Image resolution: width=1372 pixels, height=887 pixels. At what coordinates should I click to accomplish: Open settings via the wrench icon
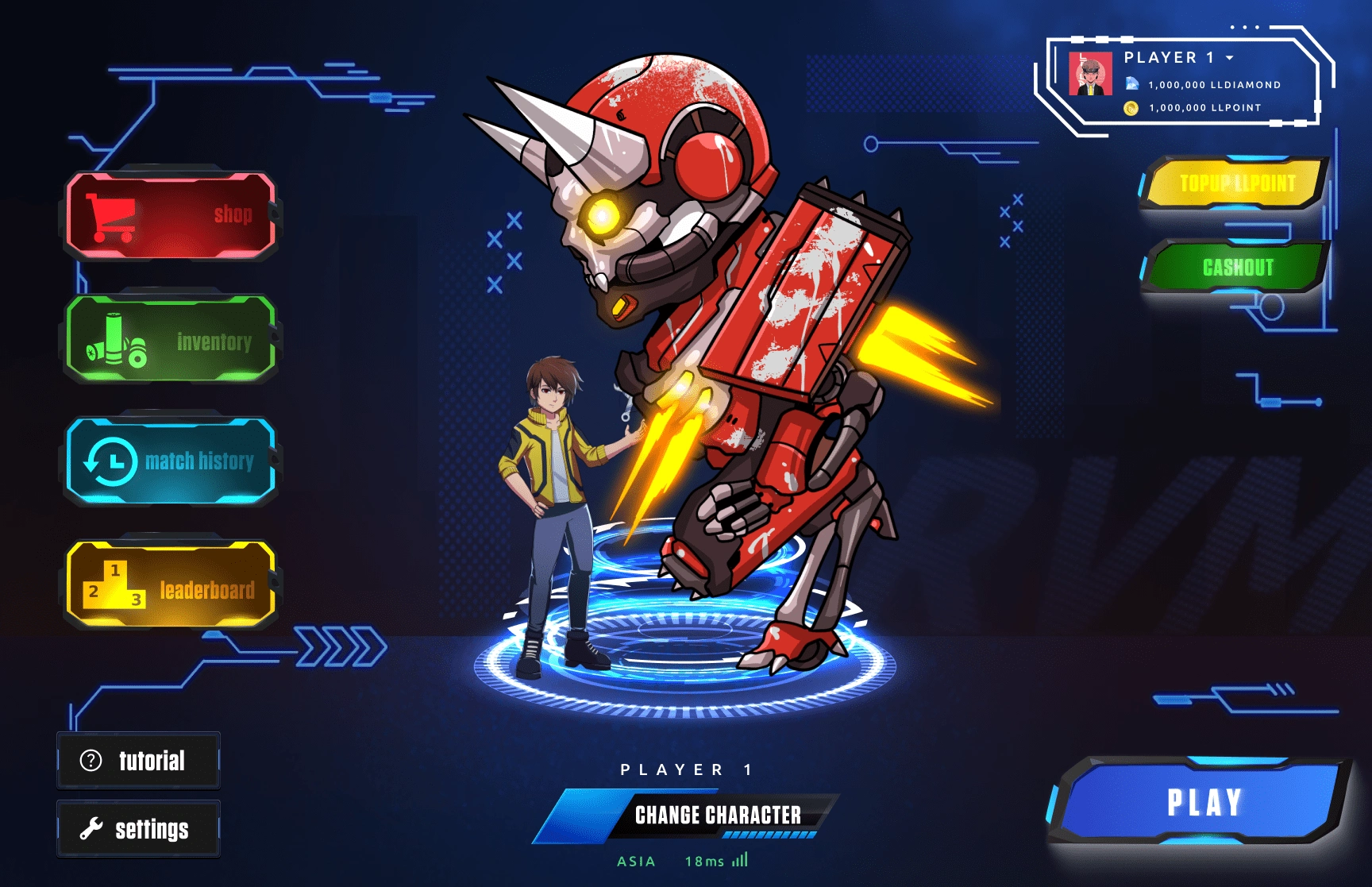(x=90, y=827)
